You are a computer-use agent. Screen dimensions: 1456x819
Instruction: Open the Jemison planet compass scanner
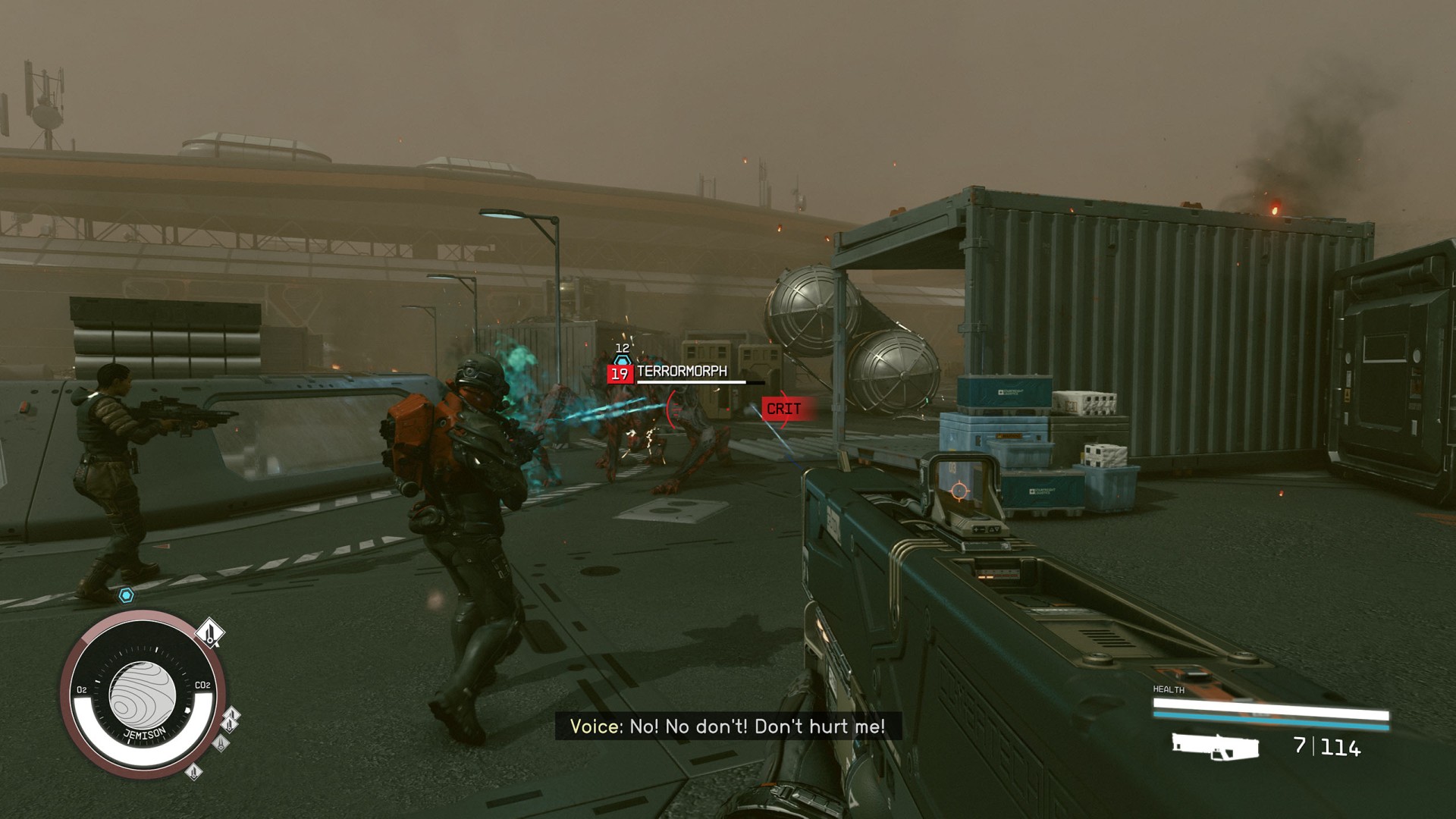[143, 695]
